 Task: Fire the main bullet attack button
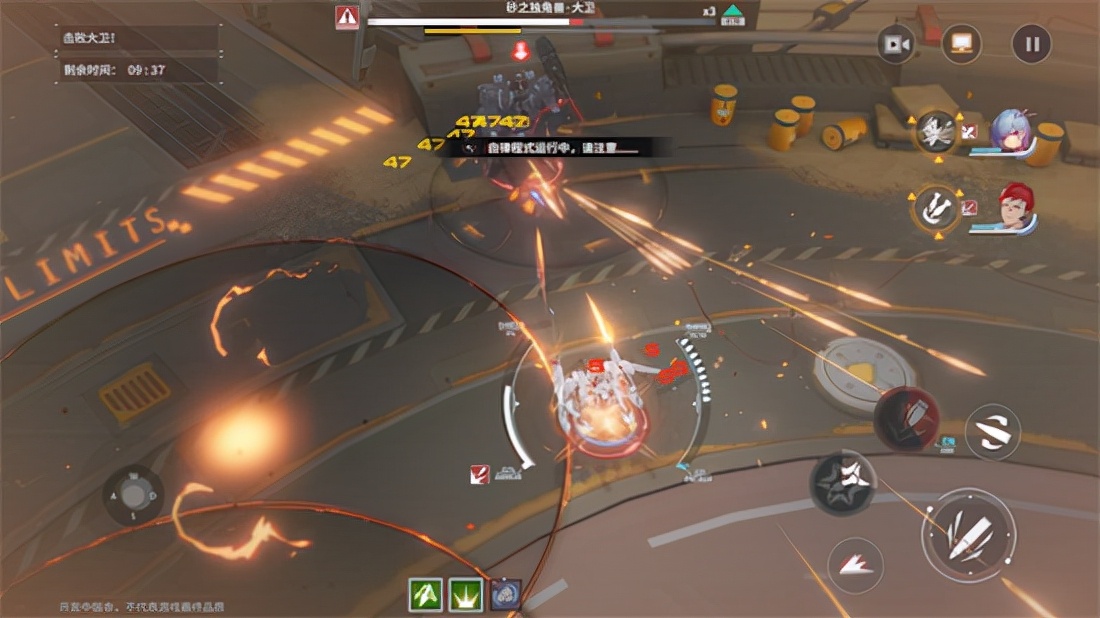coord(967,534)
